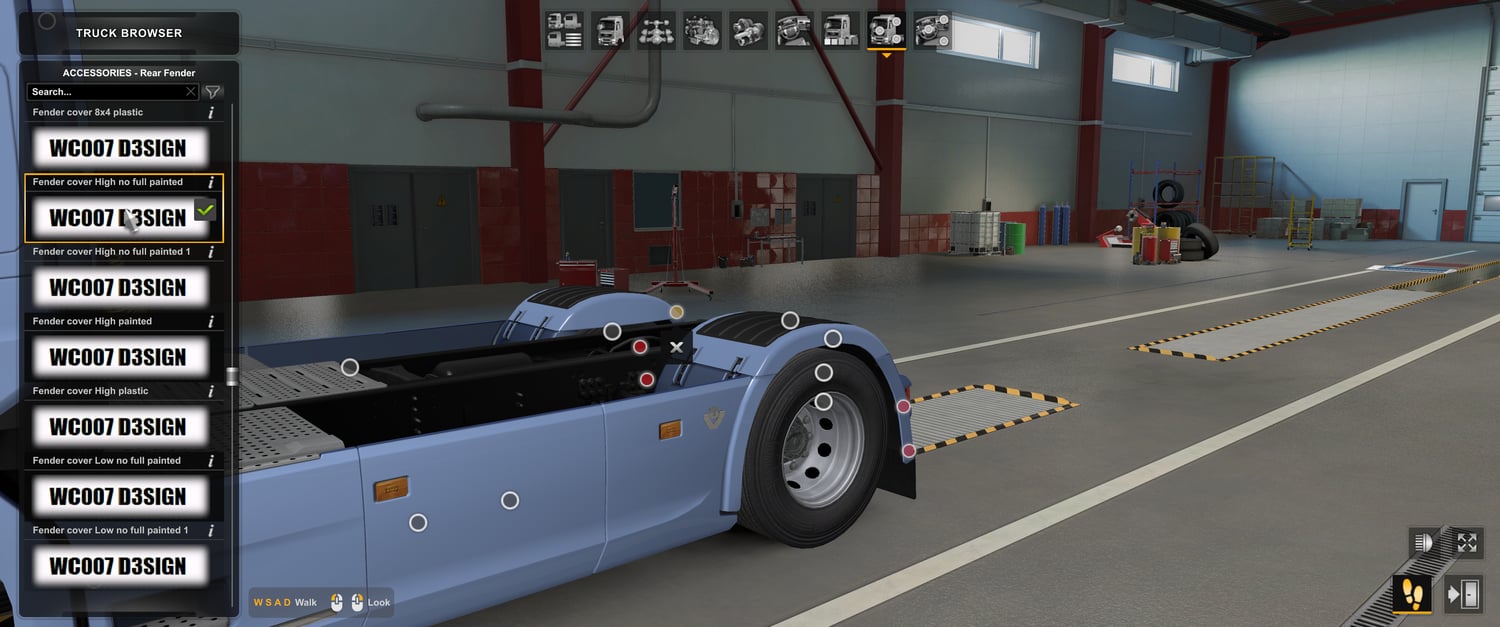1500x627 pixels.
Task: Open the truck configurations list tab
Action: click(x=565, y=30)
